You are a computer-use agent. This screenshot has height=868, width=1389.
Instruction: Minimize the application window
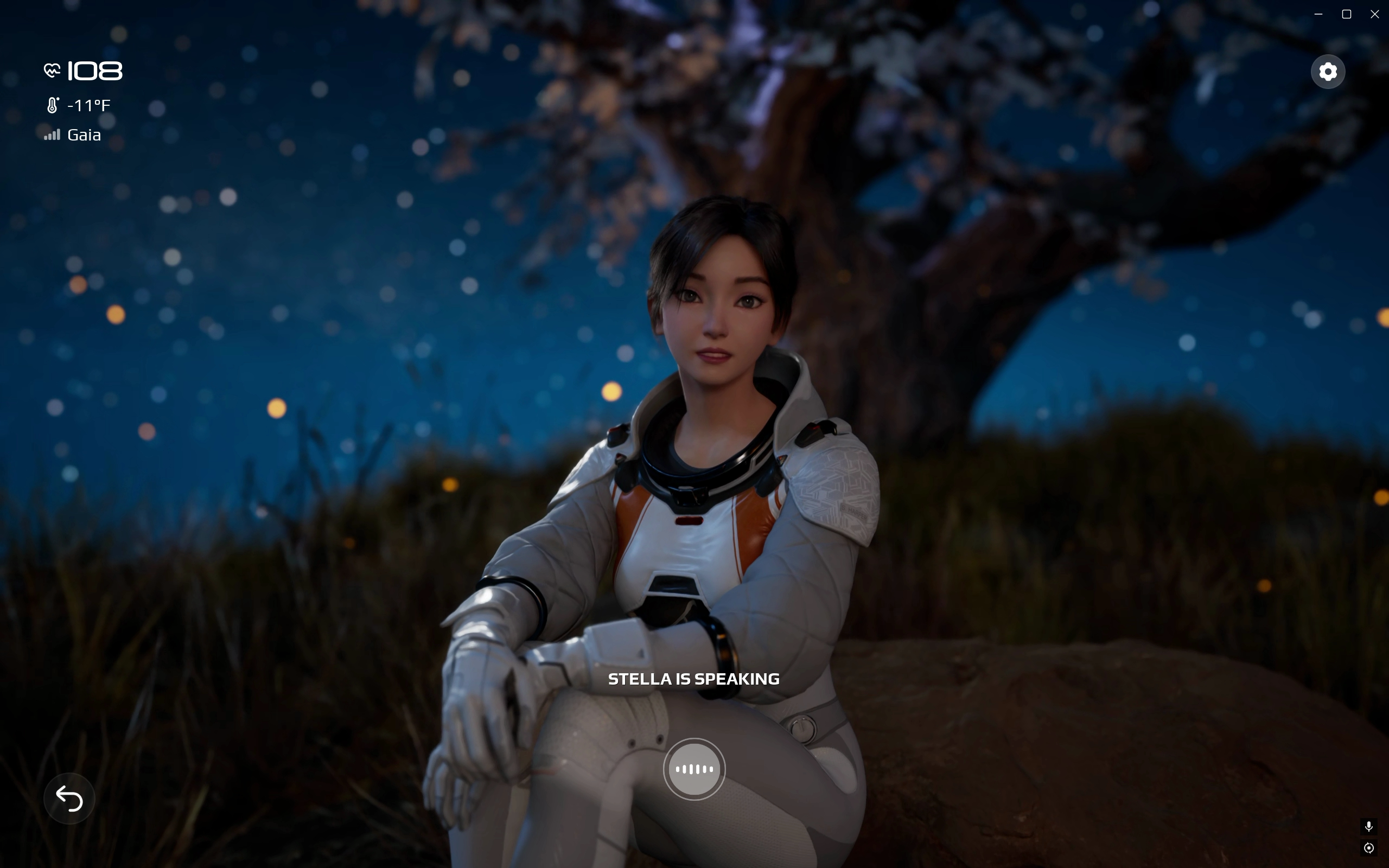(x=1318, y=14)
